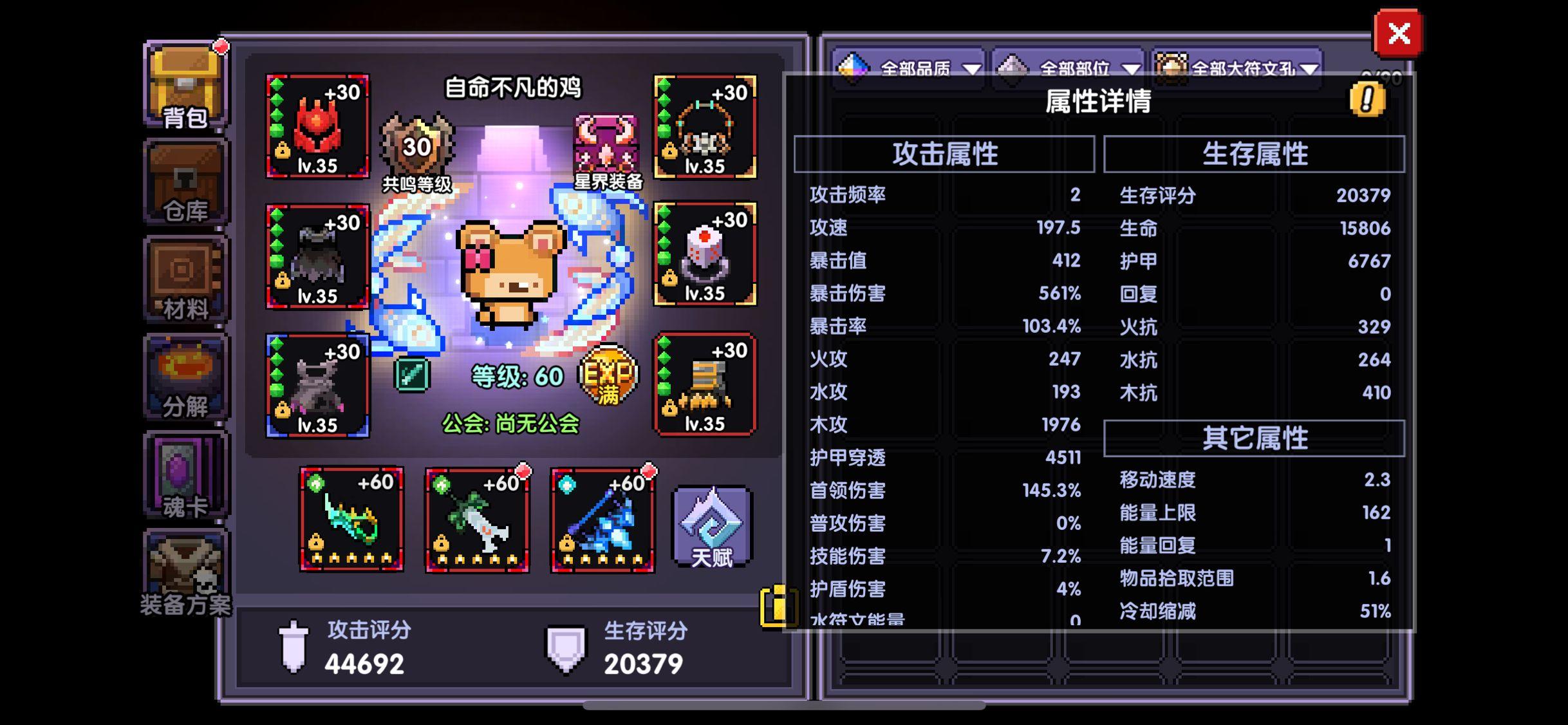1568x725 pixels.
Task: Switch to the 材料 materials panel
Action: click(x=183, y=280)
